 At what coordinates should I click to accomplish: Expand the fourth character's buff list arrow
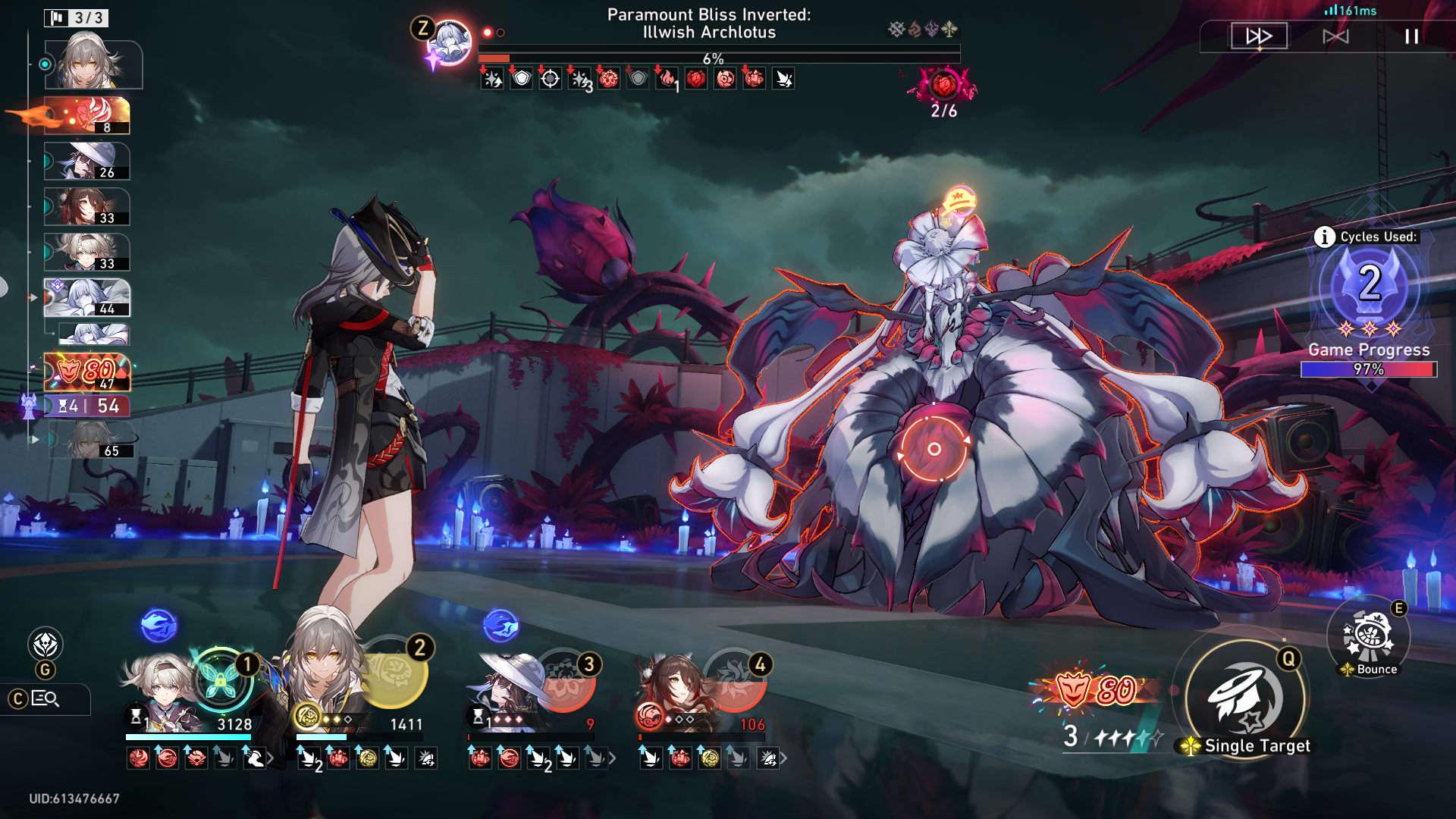783,758
